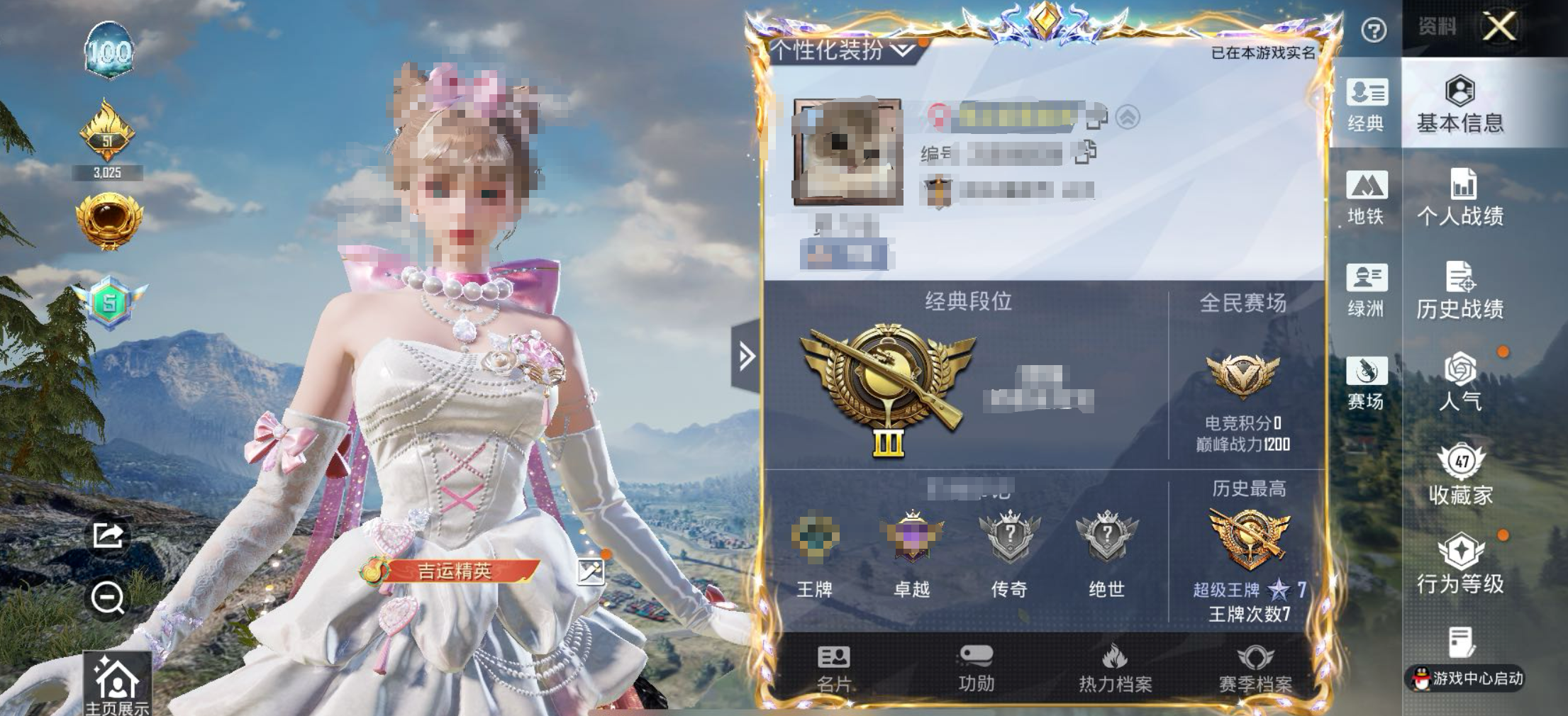Select the 赛场 mode tab
This screenshot has width=1568, height=716.
point(1366,383)
